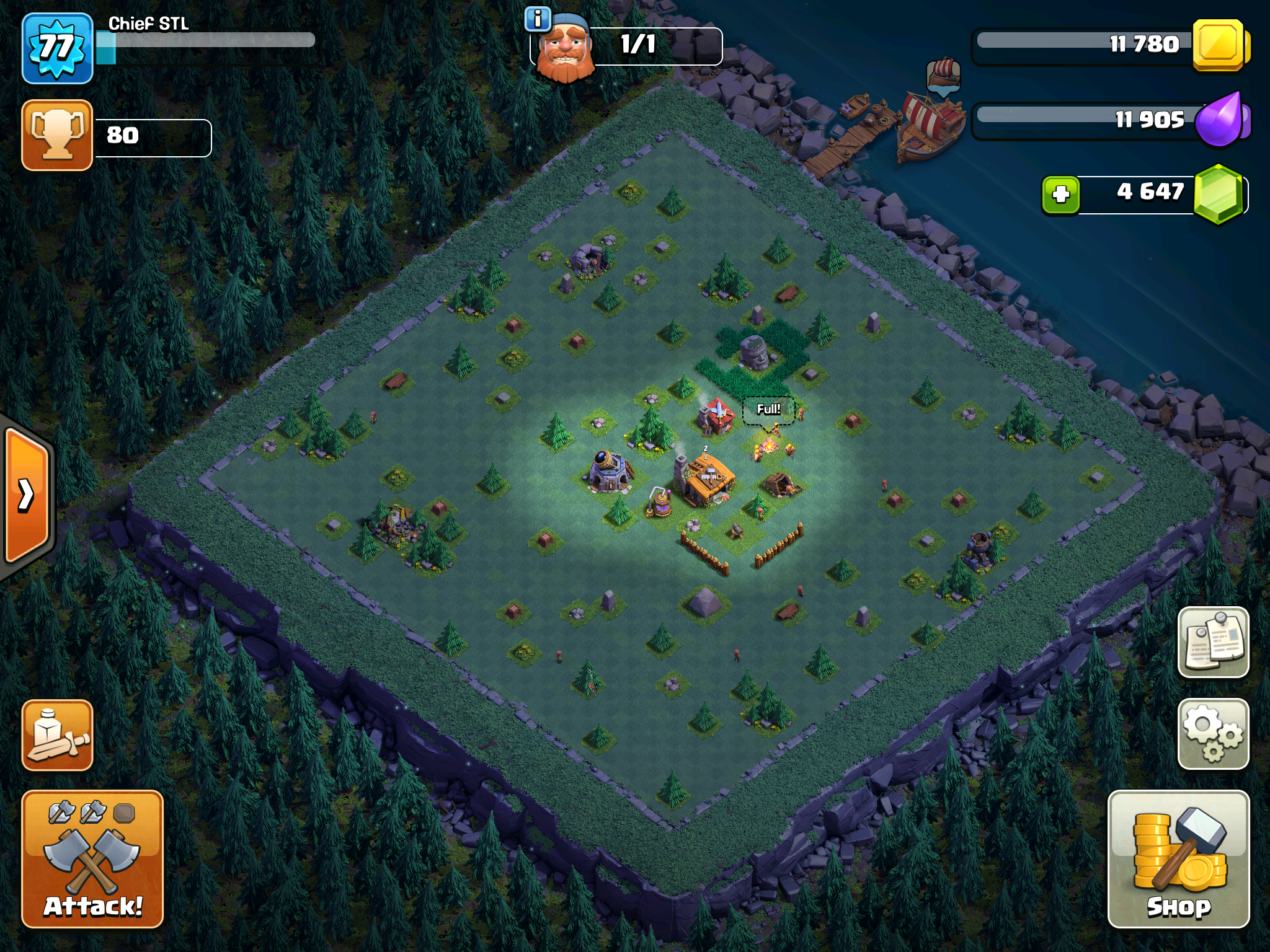Open the level 77 player profile badge

57,48
